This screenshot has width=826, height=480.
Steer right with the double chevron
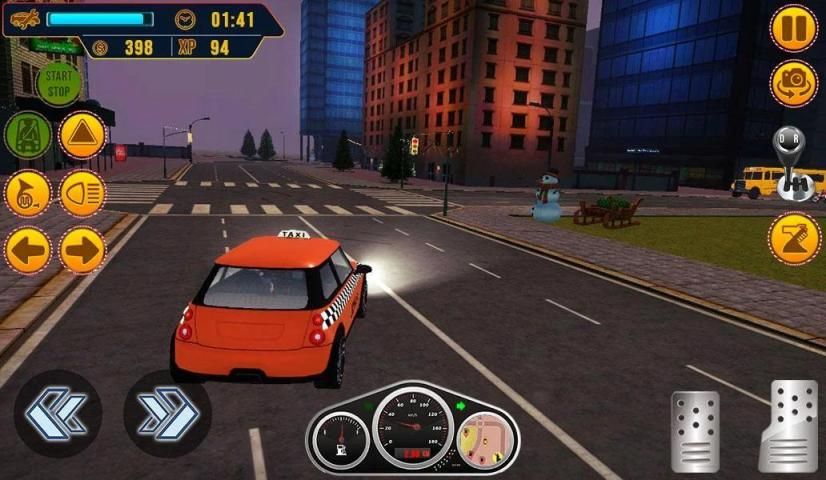click(167, 413)
